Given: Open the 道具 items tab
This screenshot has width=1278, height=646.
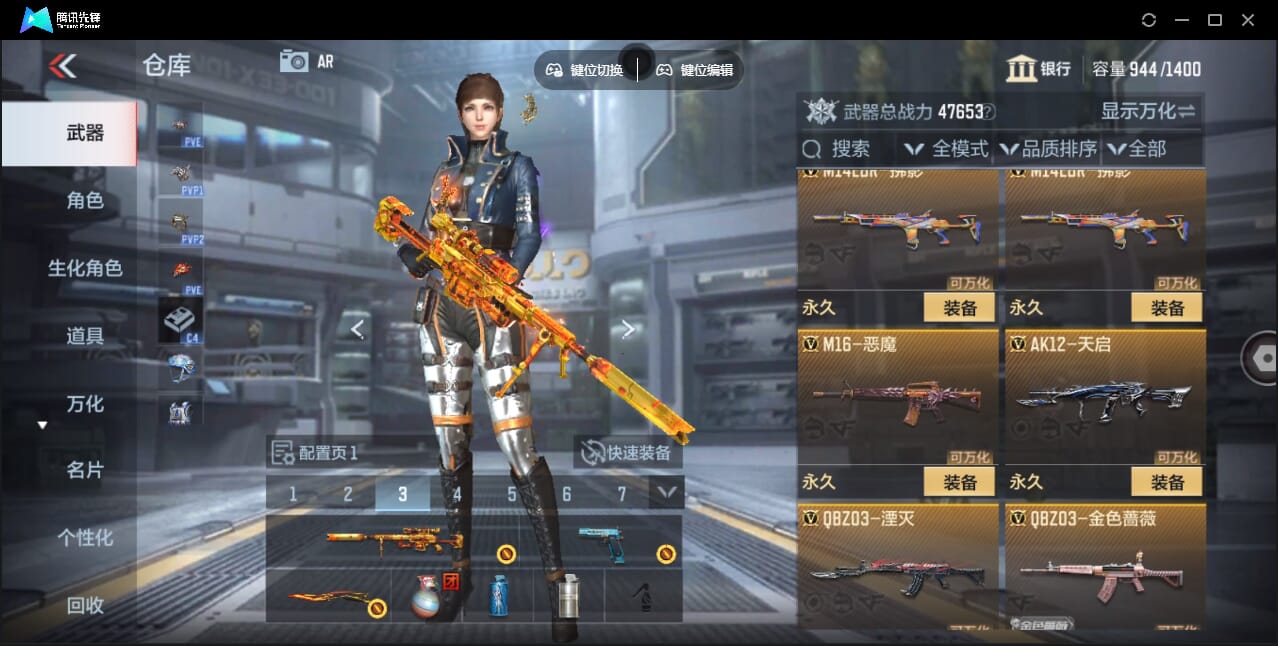Looking at the screenshot, I should [85, 336].
